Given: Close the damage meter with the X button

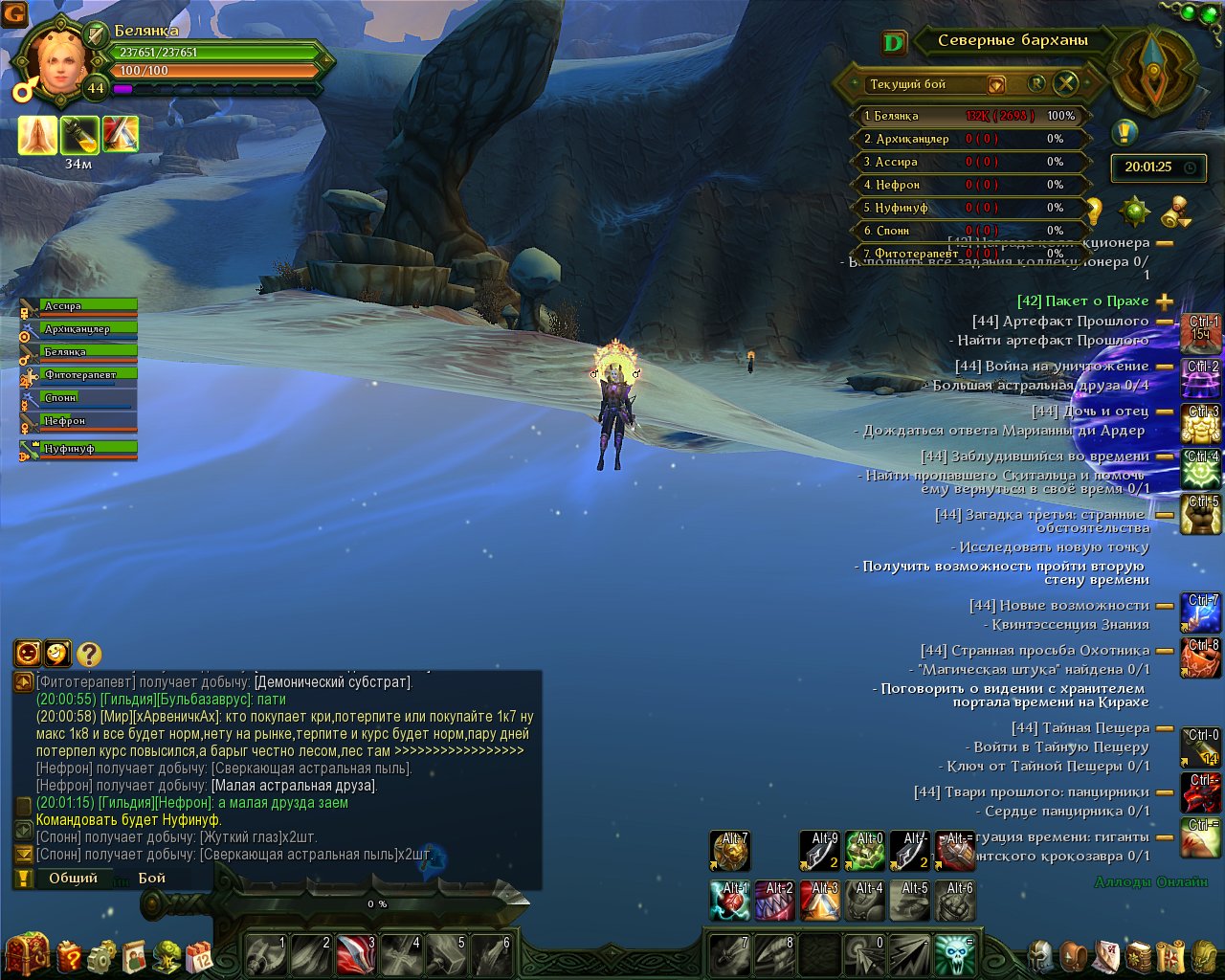Looking at the screenshot, I should (1065, 83).
